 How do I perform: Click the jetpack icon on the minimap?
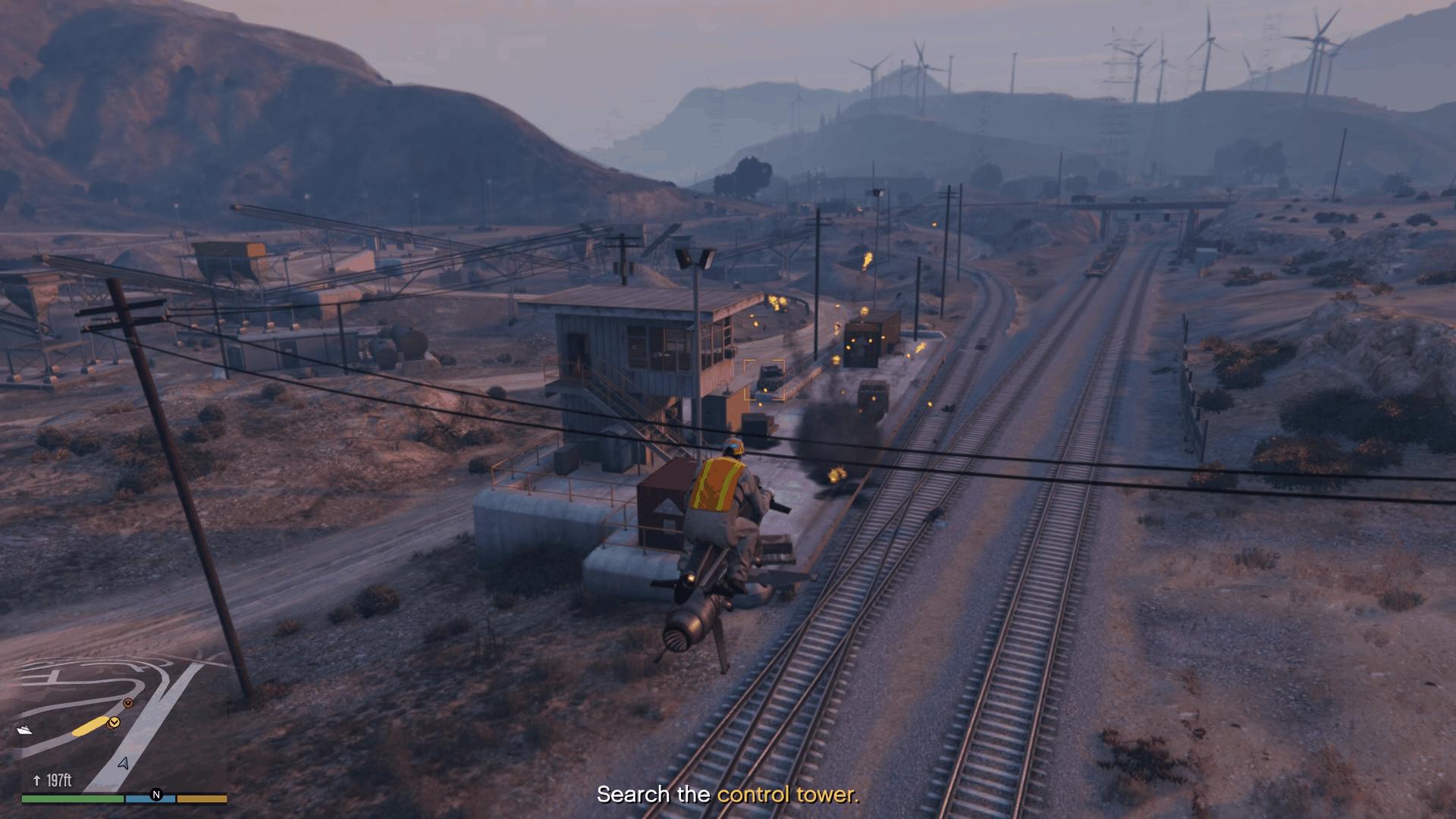(24, 729)
